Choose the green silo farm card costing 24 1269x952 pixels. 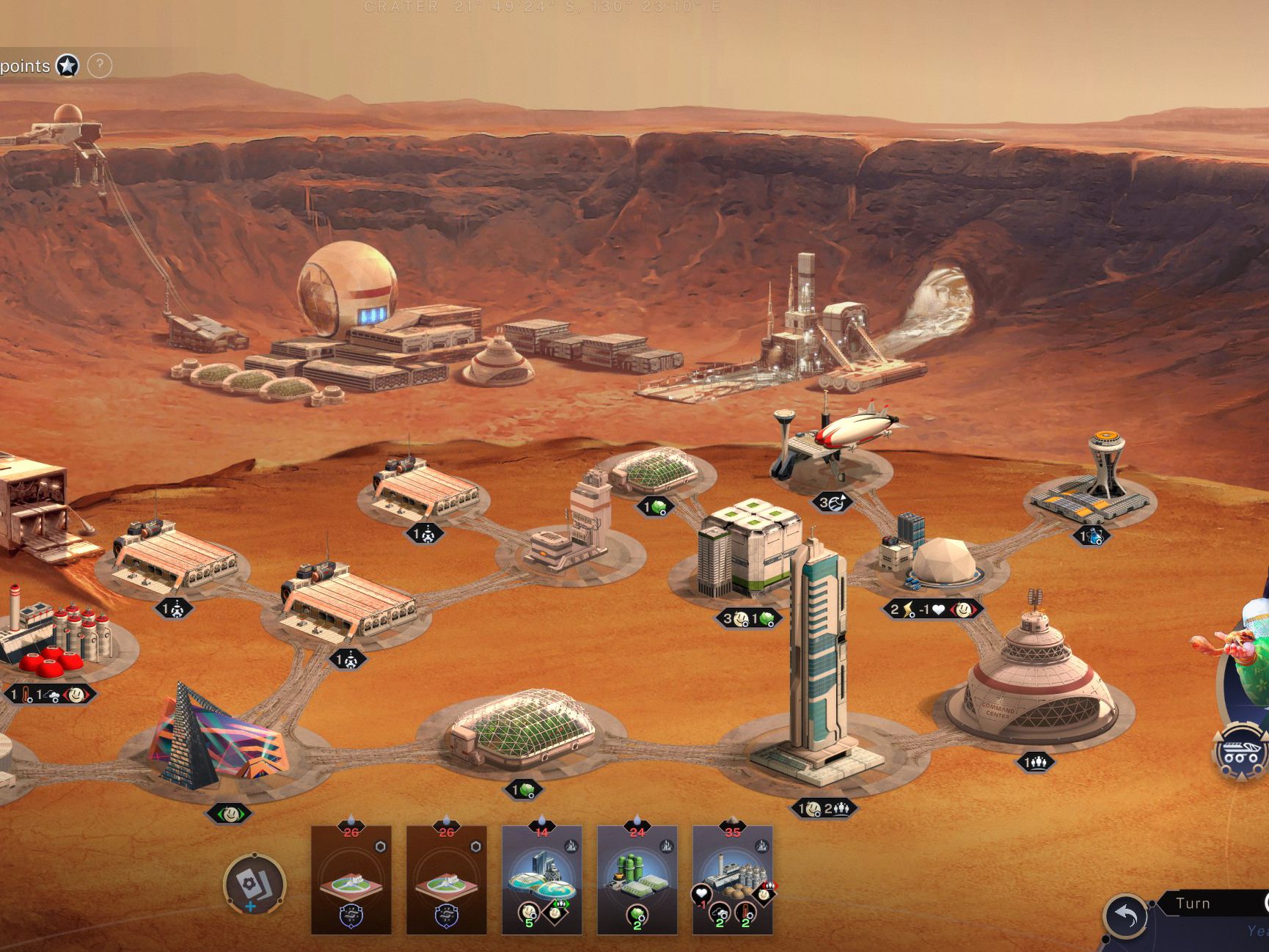637,879
